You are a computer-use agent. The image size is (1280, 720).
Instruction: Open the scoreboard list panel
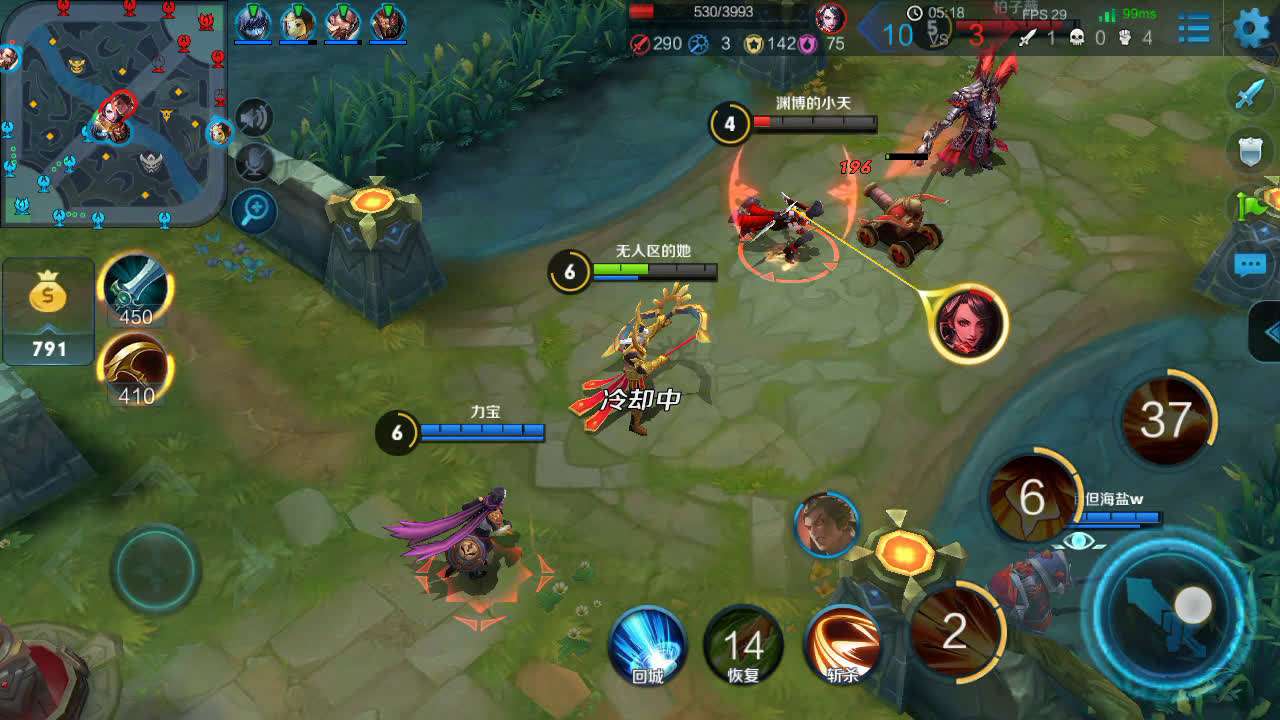(1193, 28)
